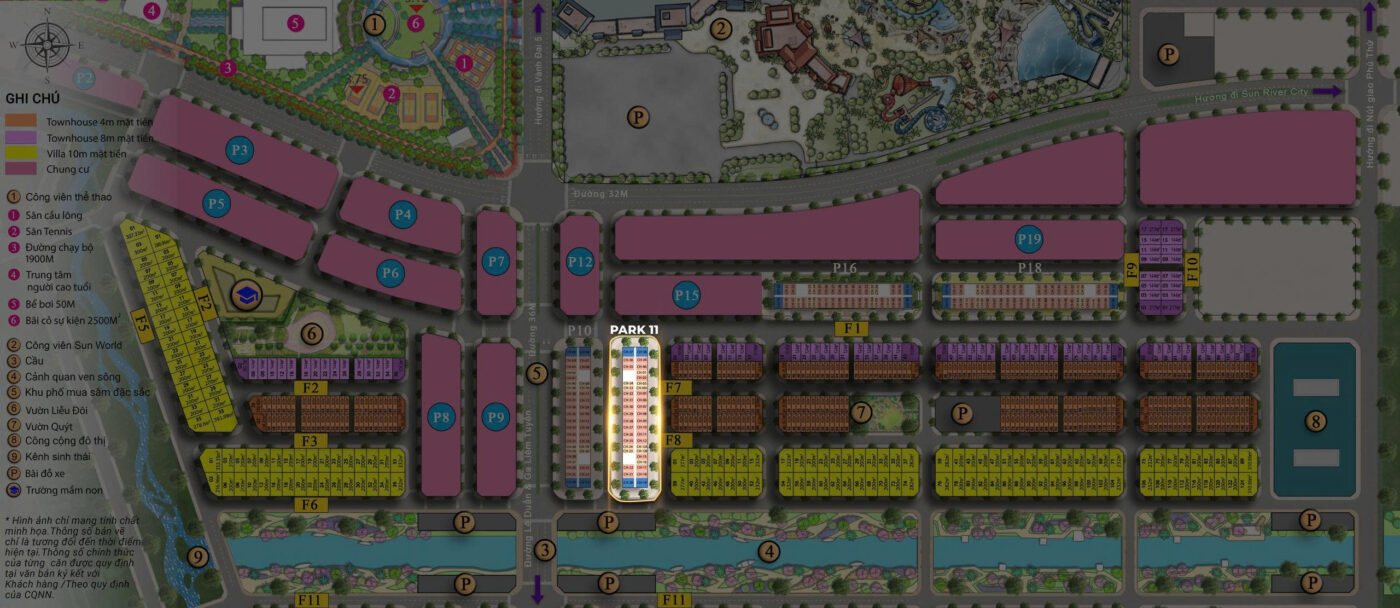The height and width of the screenshot is (608, 1400).
Task: Select the P12 tower marker
Action: coord(580,263)
